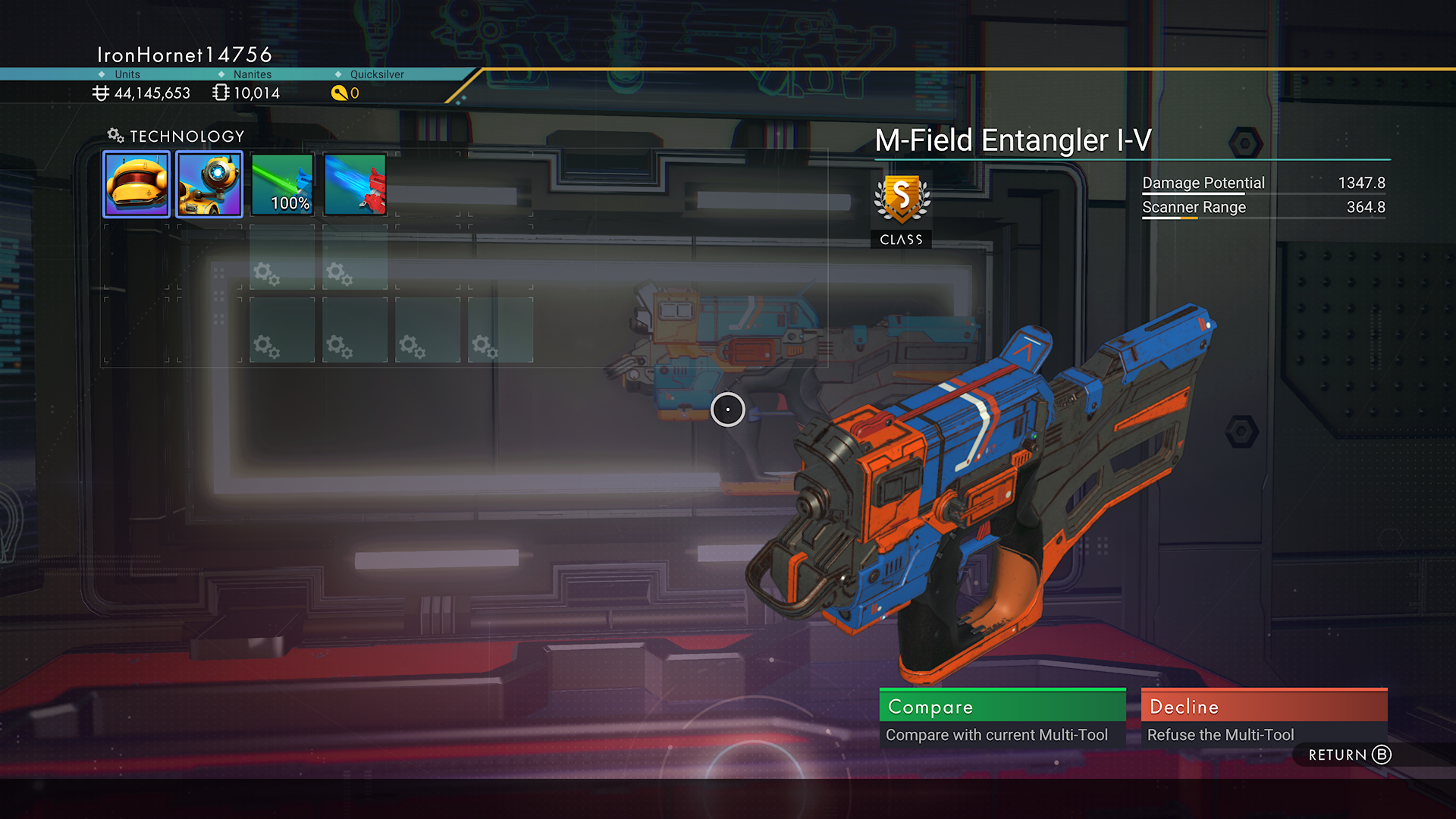
Task: Click the IronHornet14756 player name
Action: [184, 54]
